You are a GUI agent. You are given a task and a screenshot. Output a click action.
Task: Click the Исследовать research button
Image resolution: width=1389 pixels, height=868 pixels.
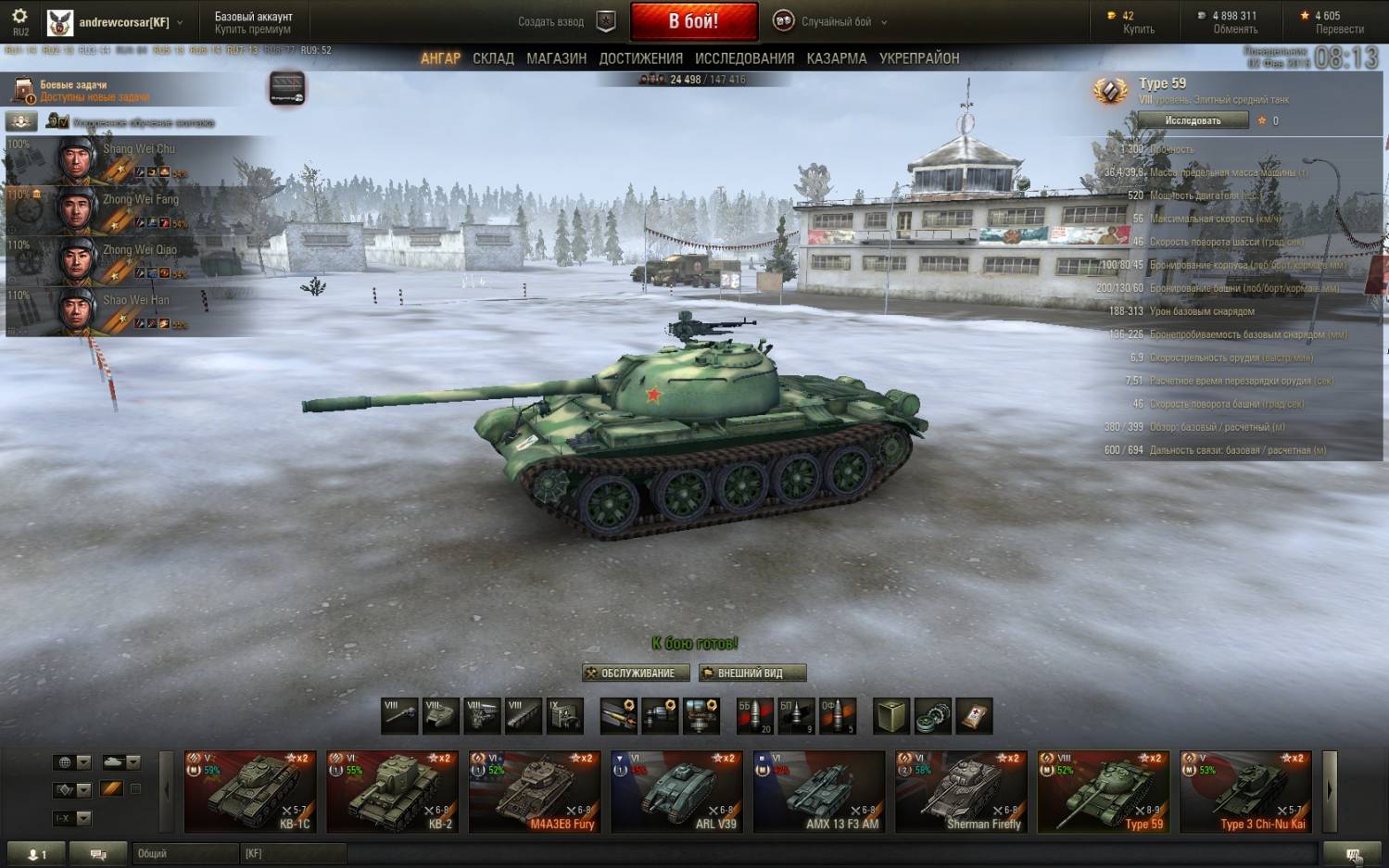1193,120
